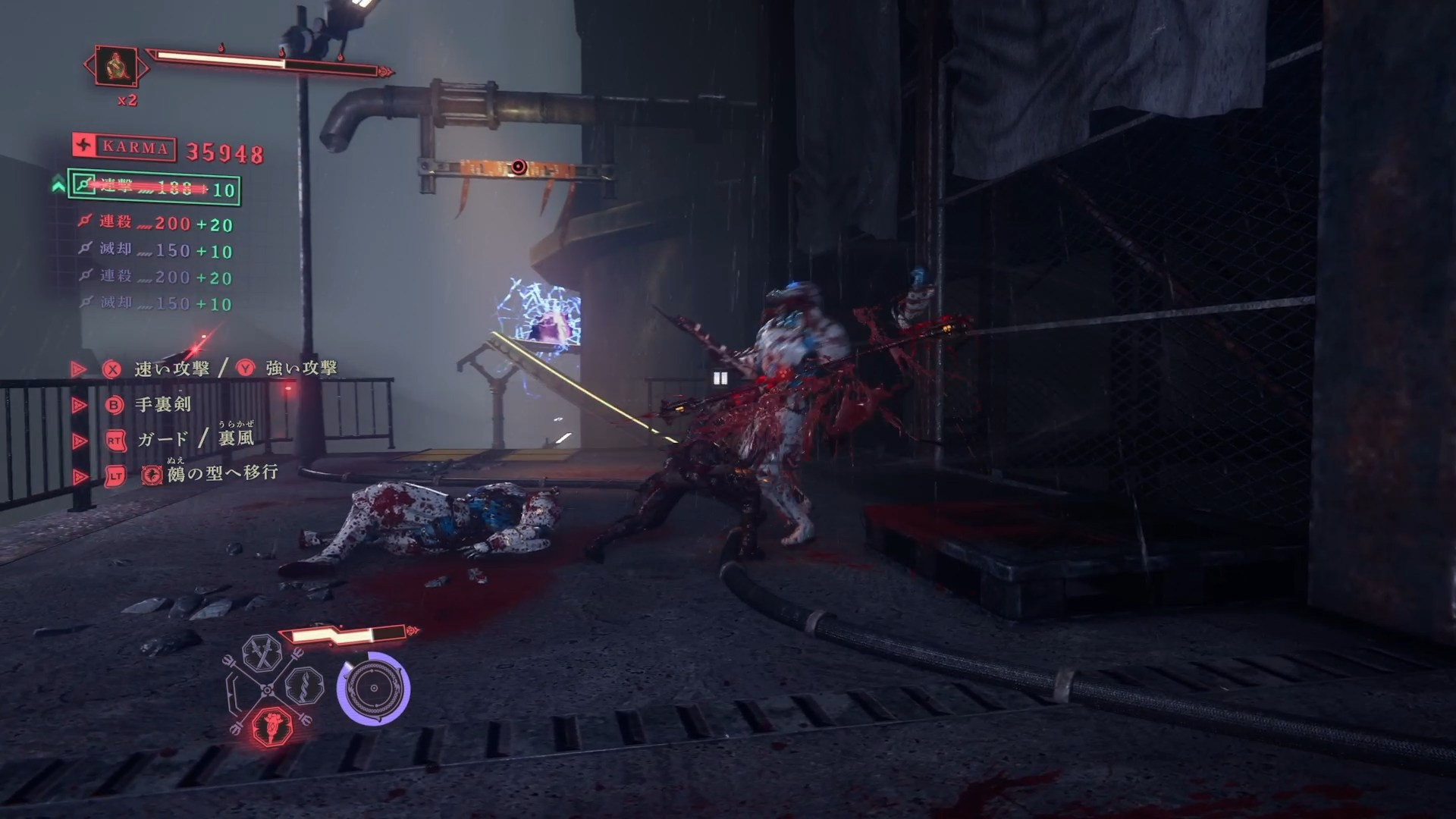Select the green-highlighted 連撃 combo entry
1456x819 pixels.
point(154,187)
